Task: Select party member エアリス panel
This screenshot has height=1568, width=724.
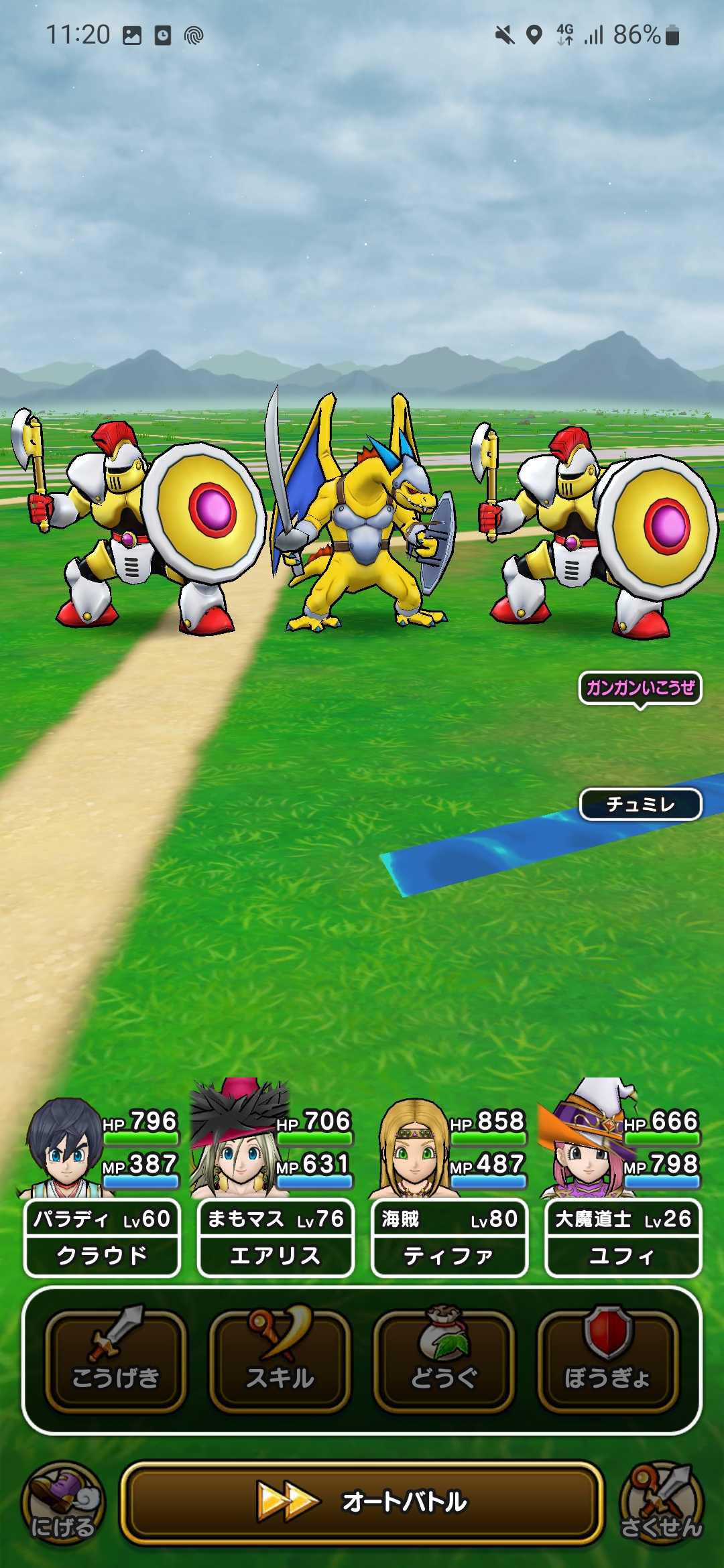Action: (x=276, y=1237)
